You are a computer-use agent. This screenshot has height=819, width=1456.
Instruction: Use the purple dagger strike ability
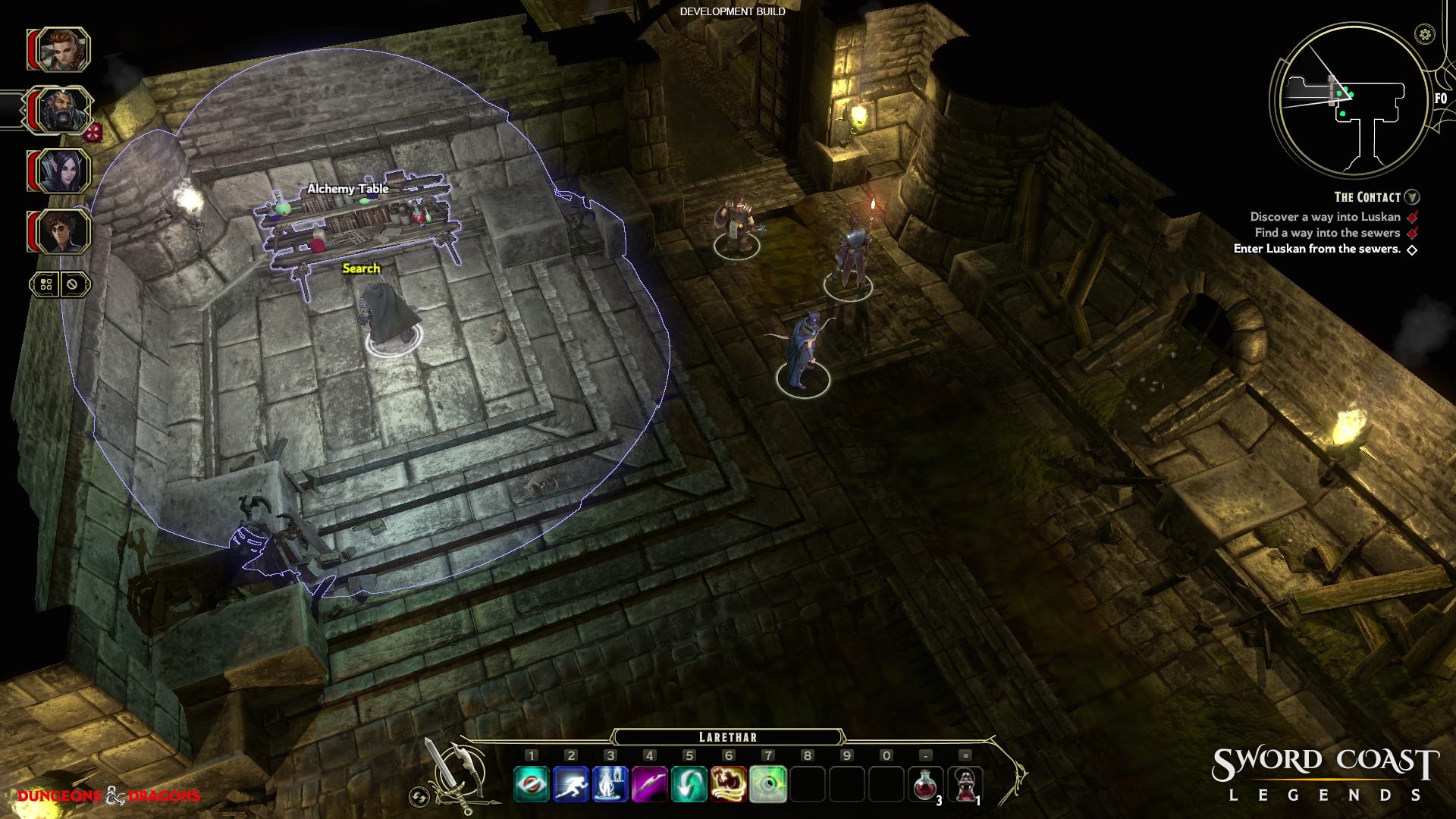tap(650, 784)
